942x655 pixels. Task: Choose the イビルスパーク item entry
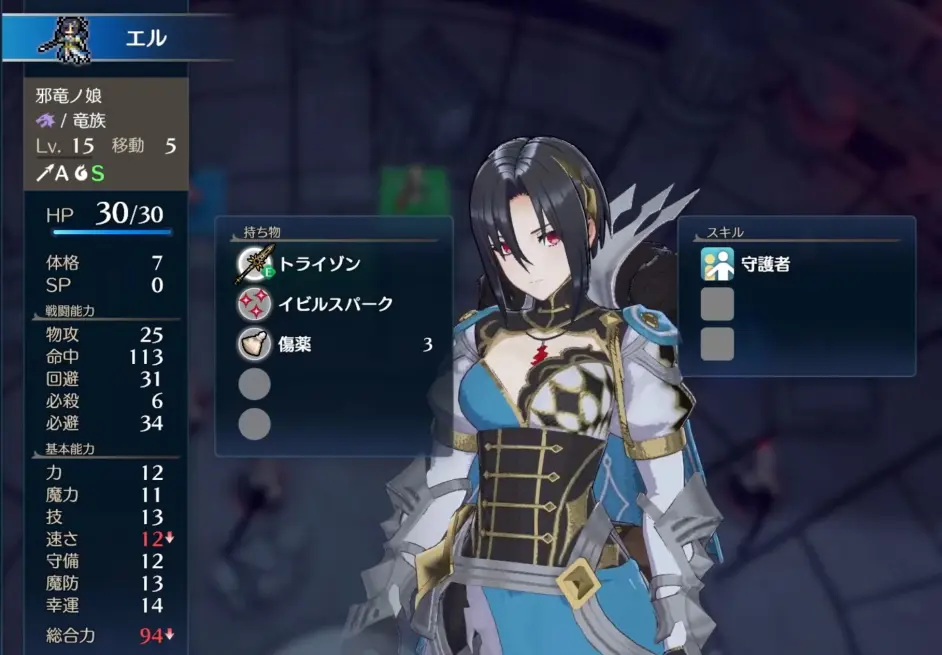point(335,304)
